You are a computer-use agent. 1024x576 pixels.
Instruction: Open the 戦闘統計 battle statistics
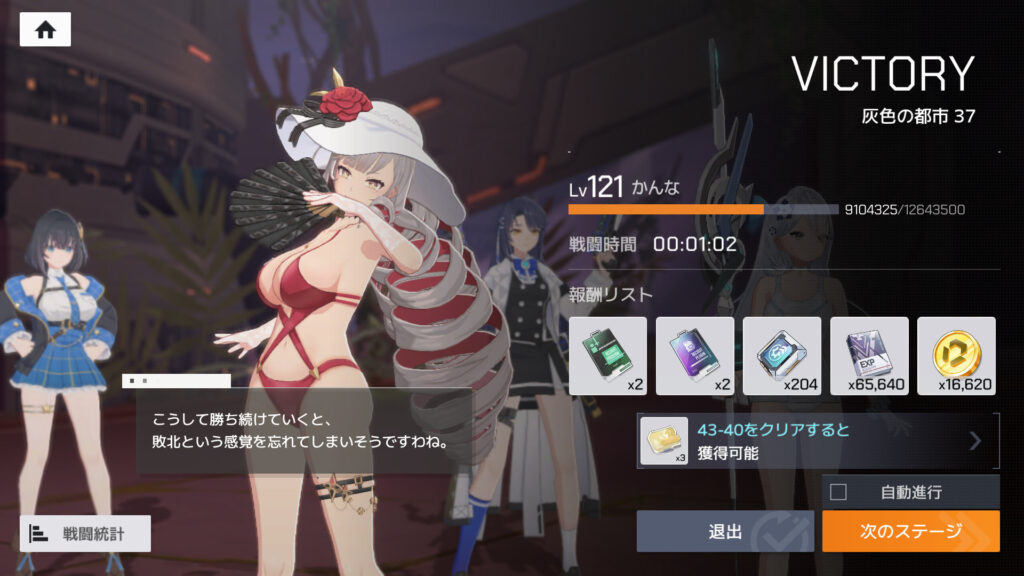85,533
